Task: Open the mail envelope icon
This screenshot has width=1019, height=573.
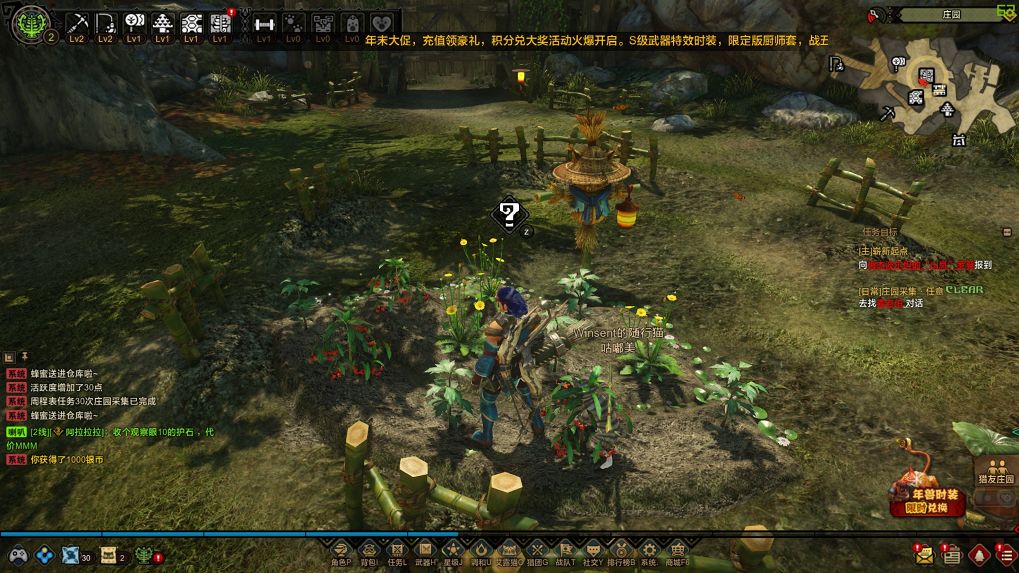Action: pos(923,554)
